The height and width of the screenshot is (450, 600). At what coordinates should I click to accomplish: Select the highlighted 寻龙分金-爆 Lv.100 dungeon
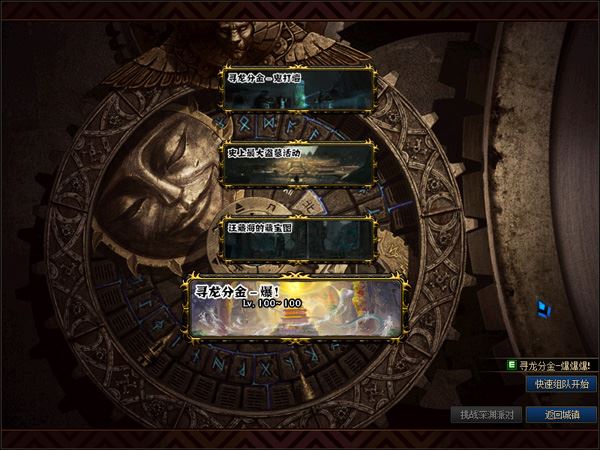[295, 307]
